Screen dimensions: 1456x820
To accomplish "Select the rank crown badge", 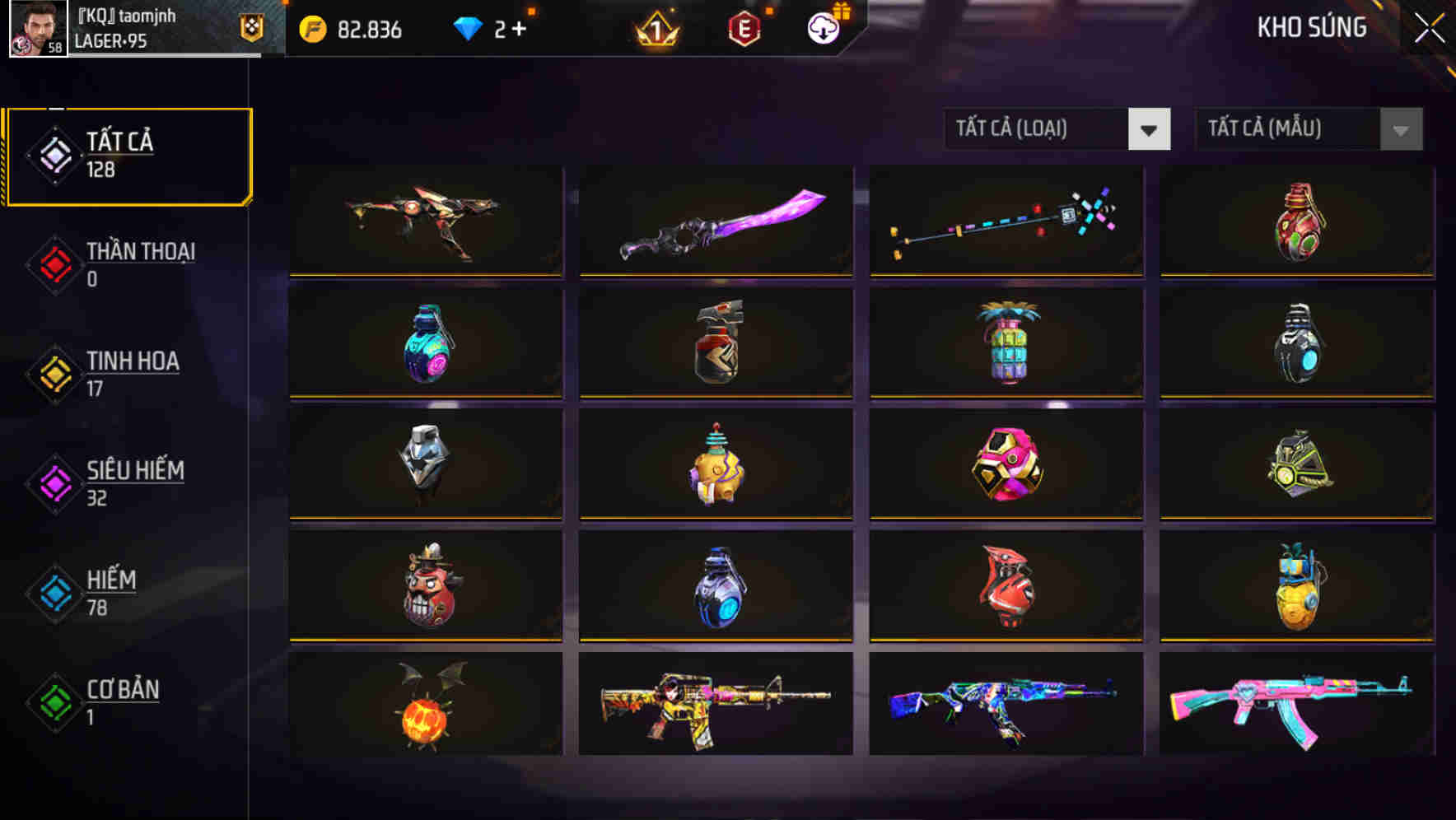I will point(655,30).
